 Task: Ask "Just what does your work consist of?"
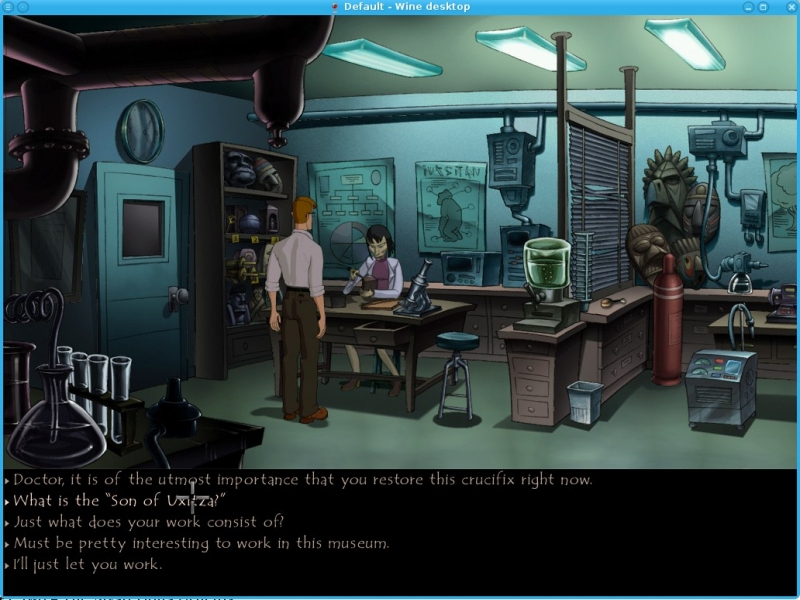[148, 522]
